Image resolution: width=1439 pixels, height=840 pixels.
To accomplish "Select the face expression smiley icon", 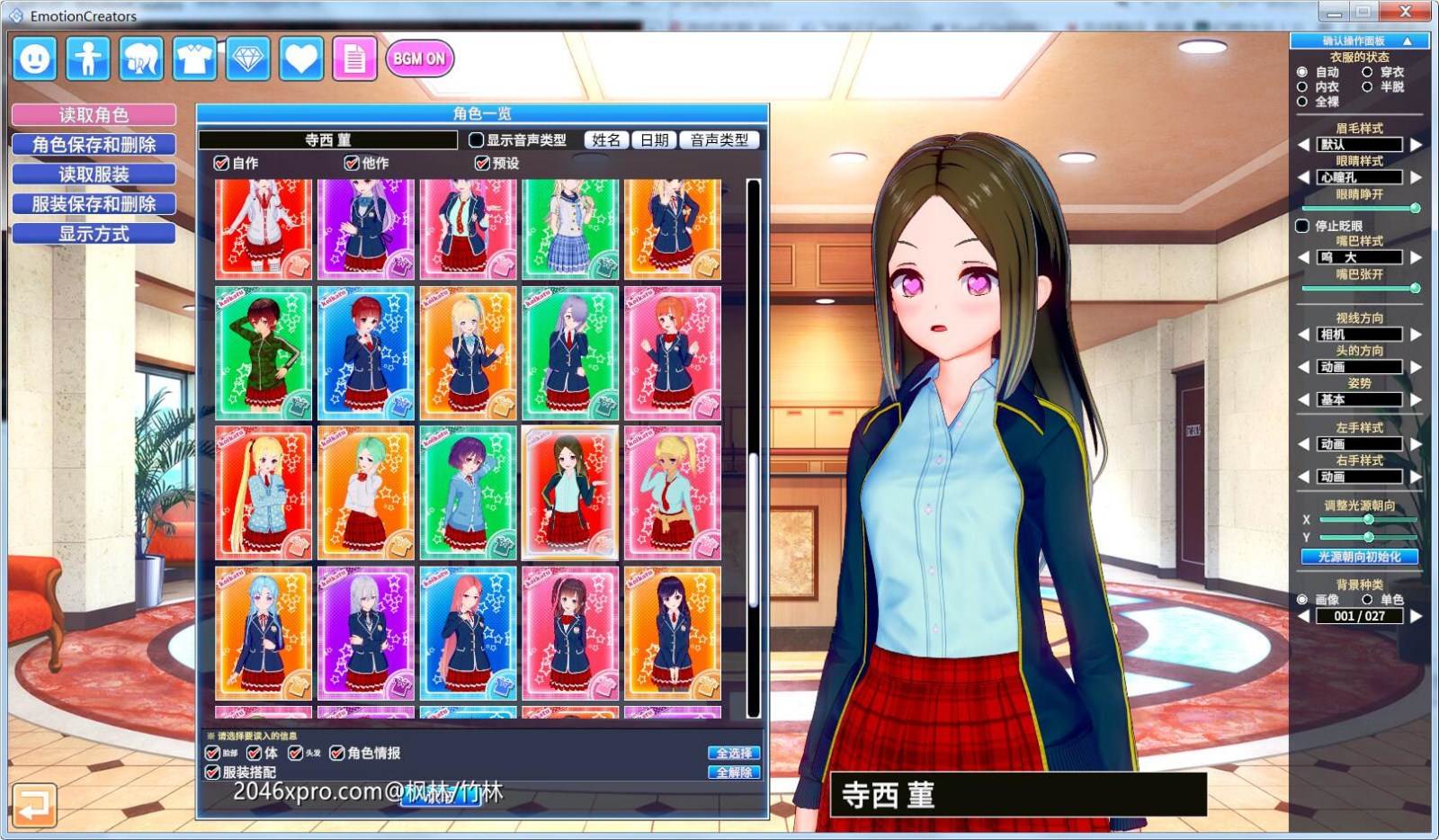I will (x=34, y=59).
